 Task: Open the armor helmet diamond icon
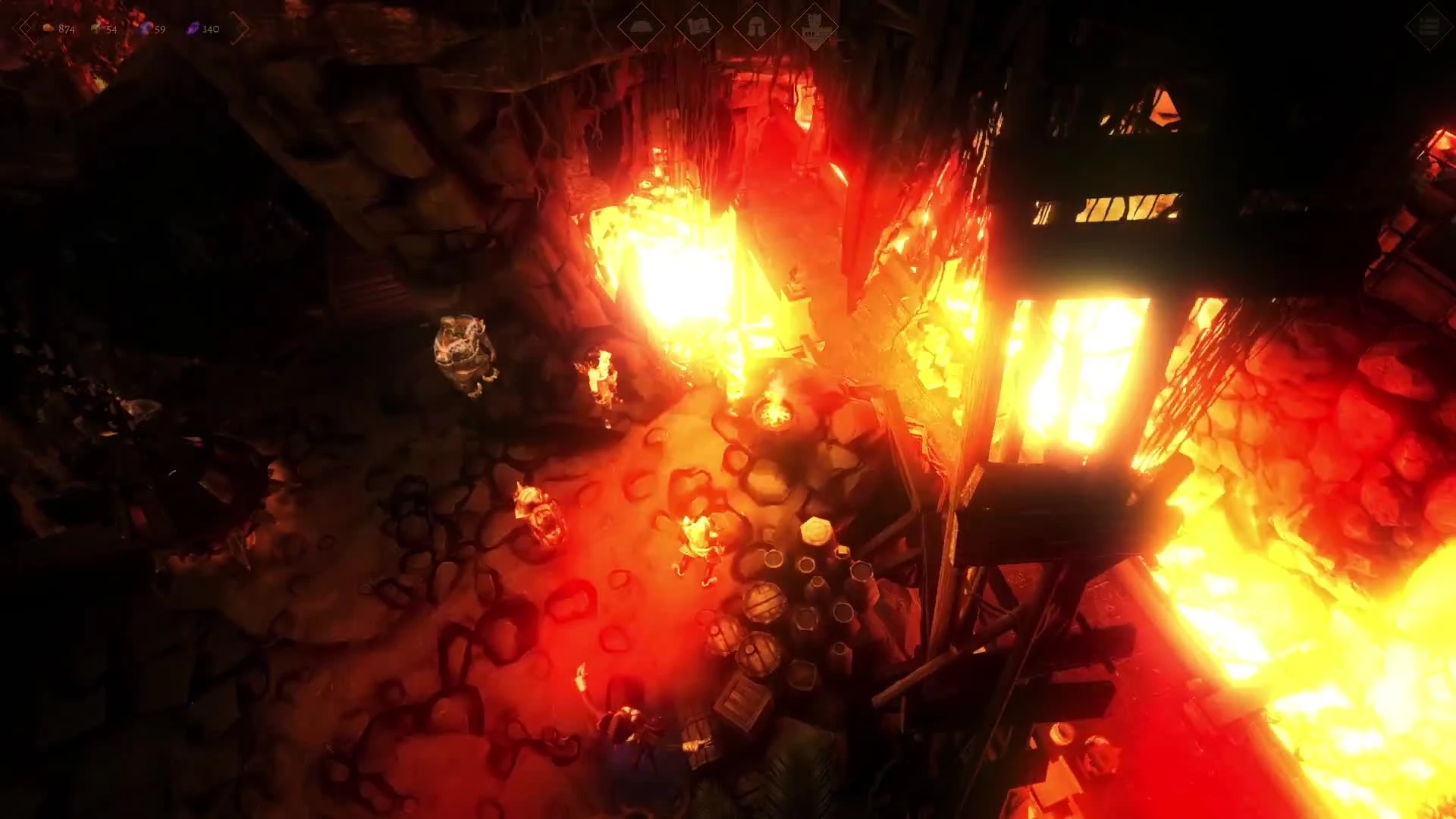756,27
